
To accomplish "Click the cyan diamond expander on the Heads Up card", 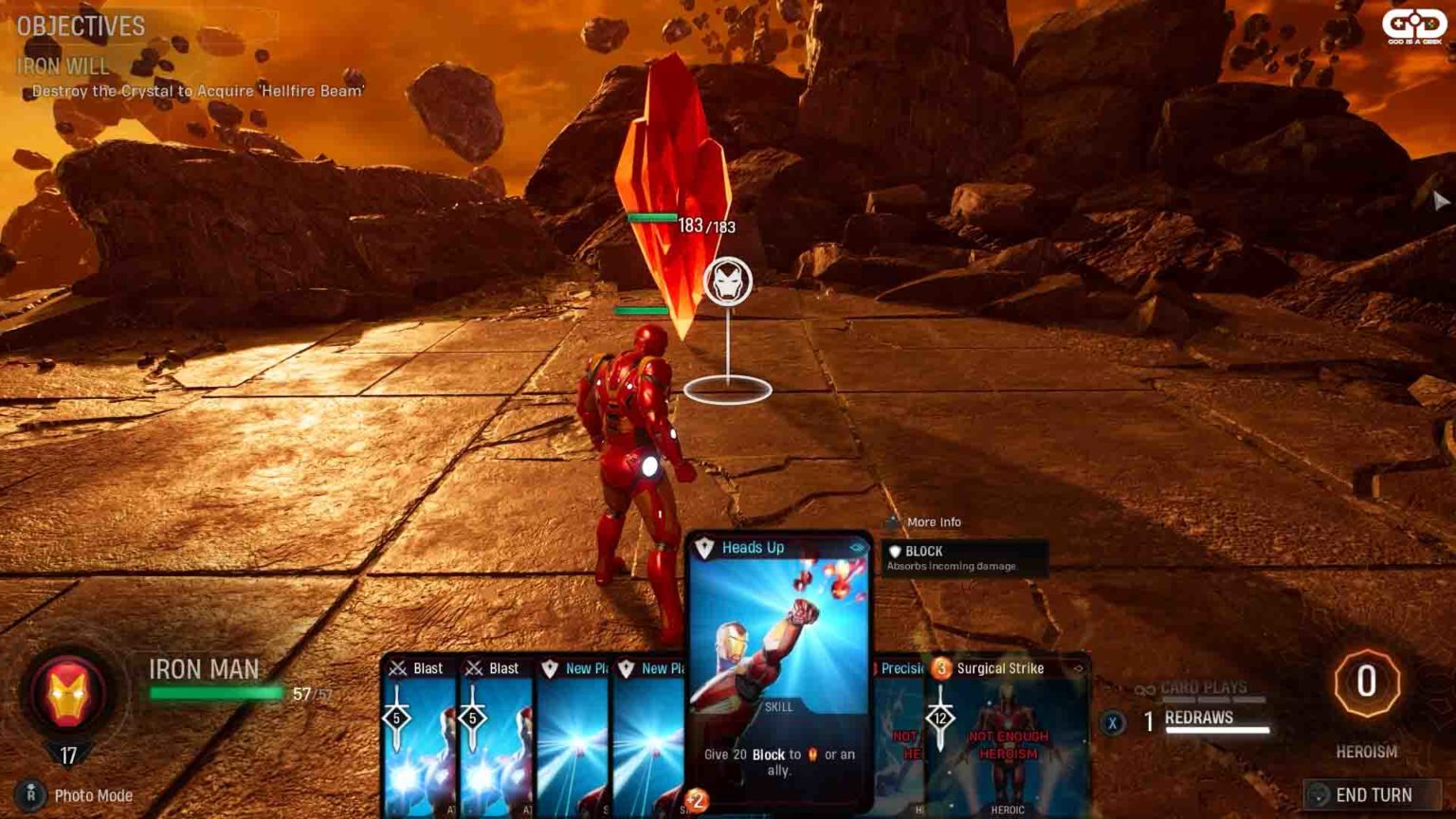I will point(859,547).
